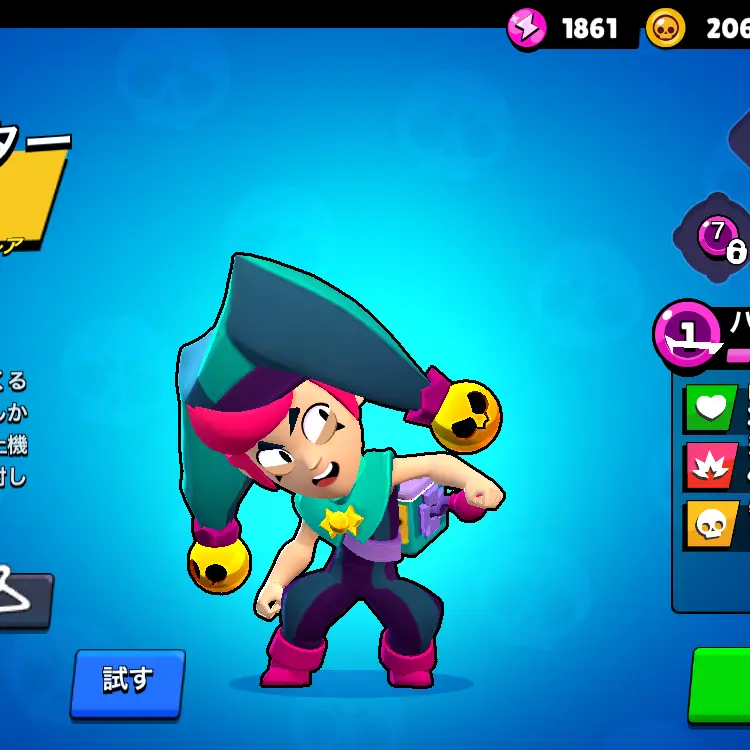Screen dimensions: 750x750
Task: Show the red explosion attack stat
Action: coord(709,465)
